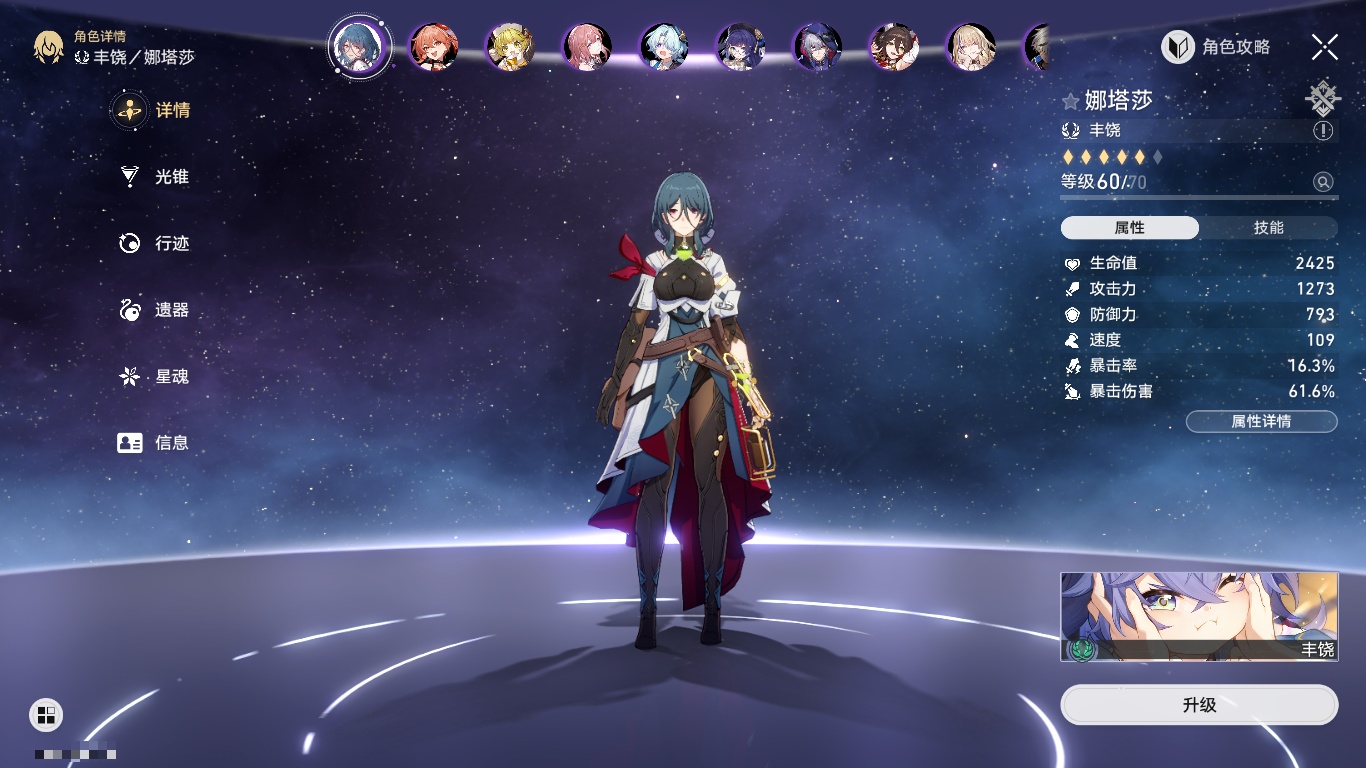Open the four-square grid icon
The height and width of the screenshot is (768, 1366).
tap(46, 714)
